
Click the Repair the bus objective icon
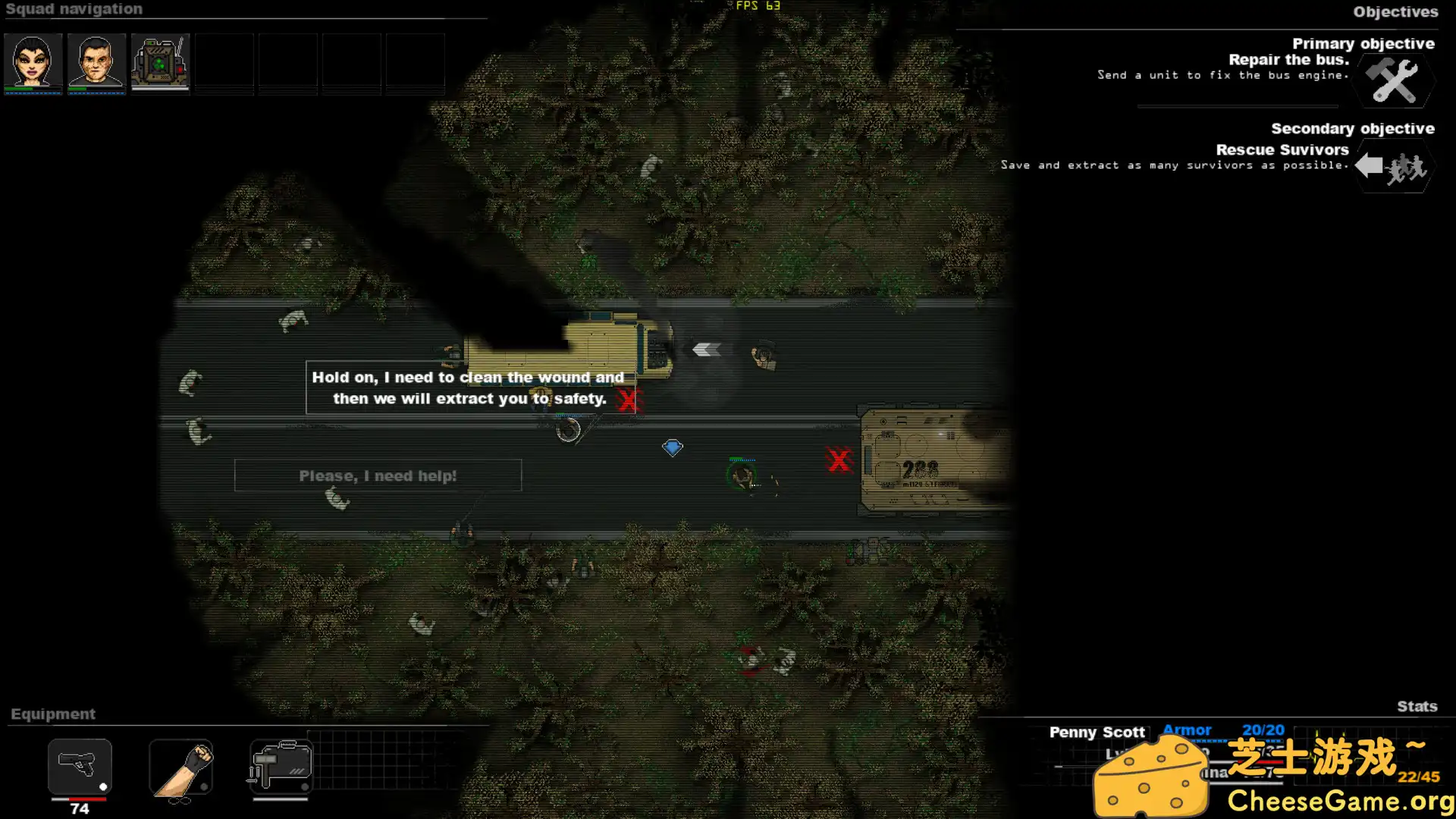pyautogui.click(x=1394, y=81)
